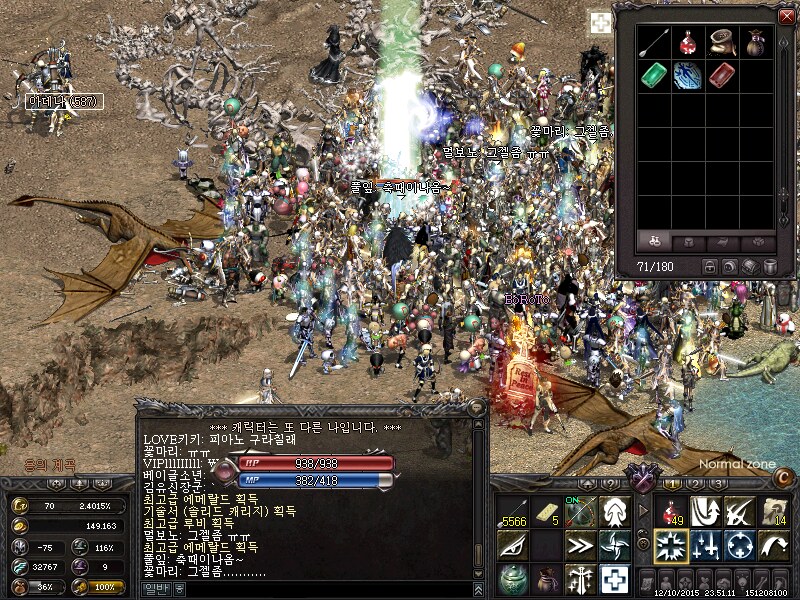This screenshot has width=800, height=600.
Task: Close the inventory window
Action: [786, 16]
